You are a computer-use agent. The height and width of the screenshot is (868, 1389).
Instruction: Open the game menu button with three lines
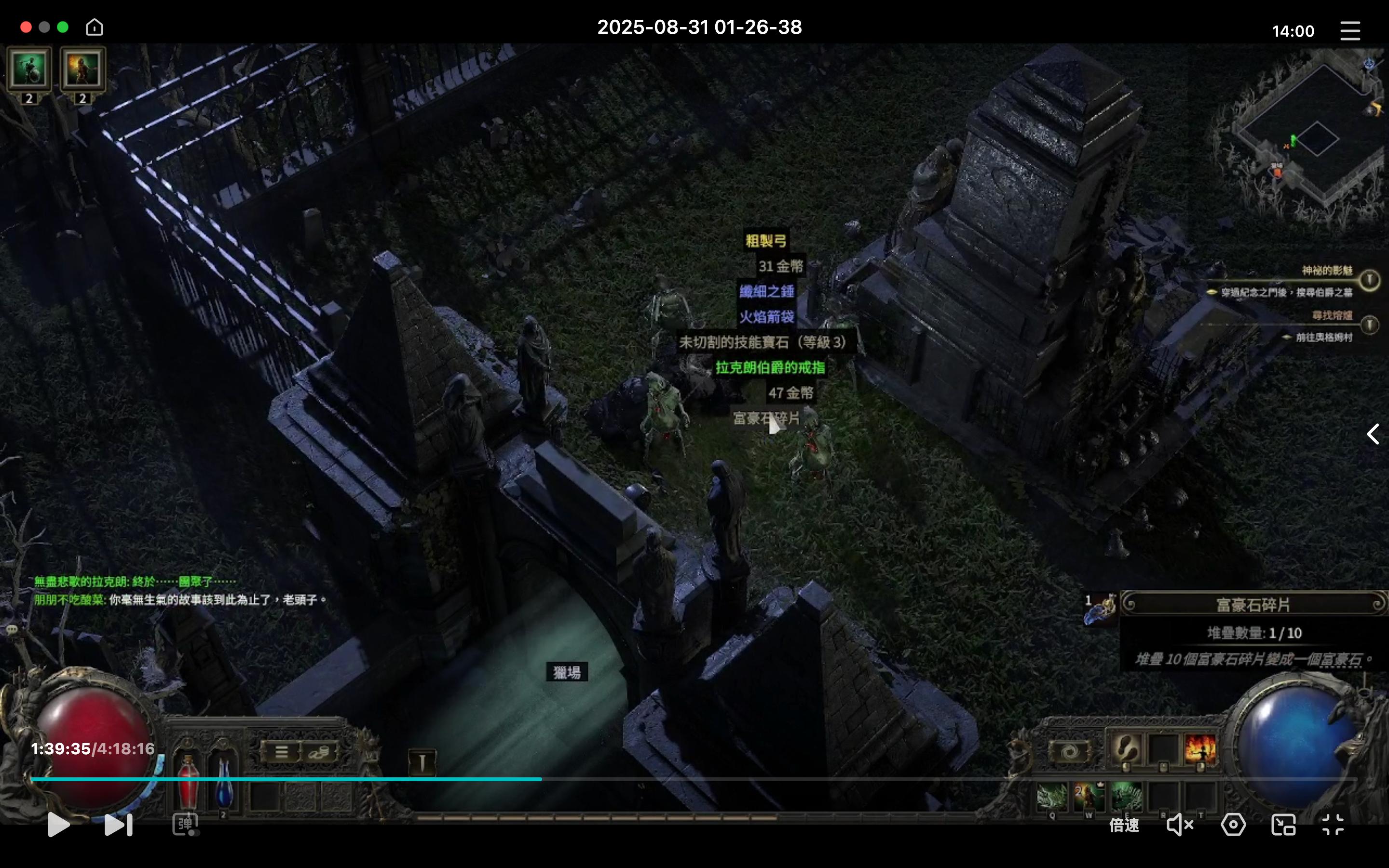pos(281,751)
